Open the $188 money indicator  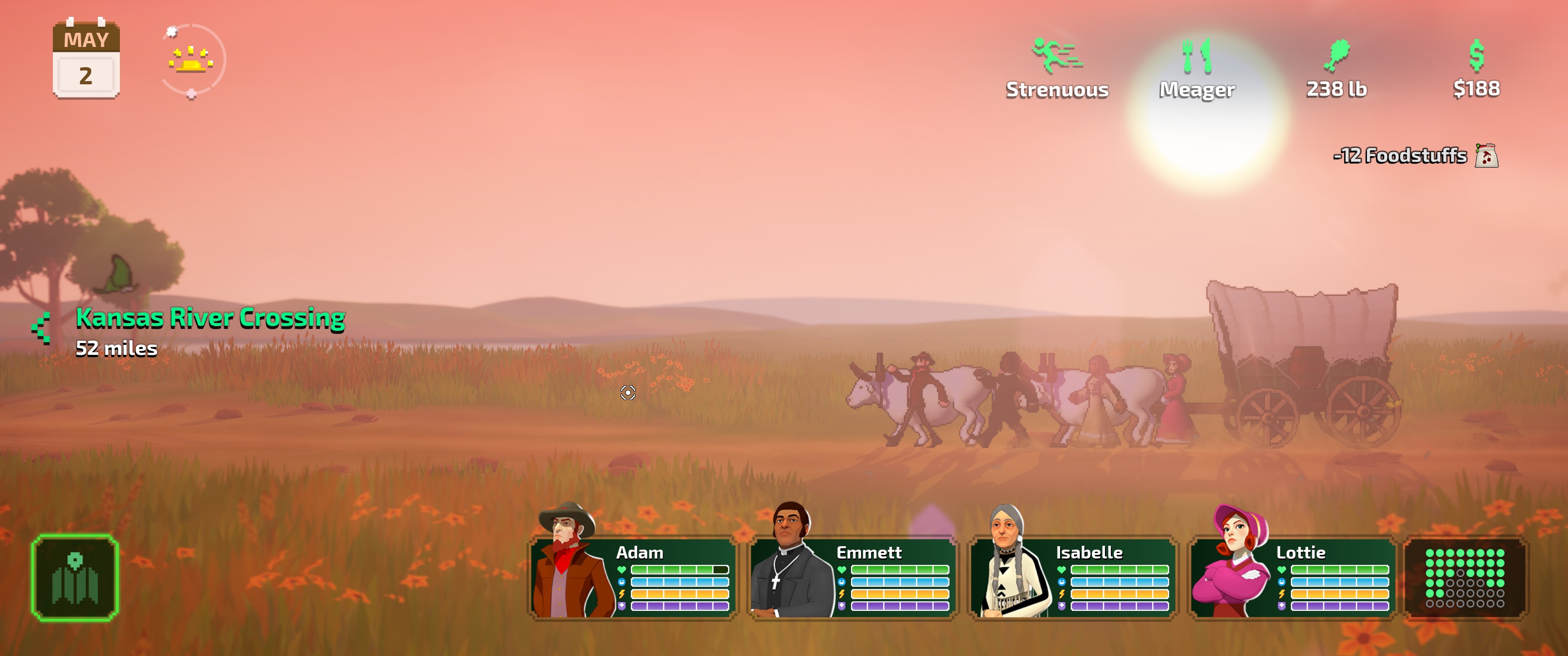[x=1476, y=69]
